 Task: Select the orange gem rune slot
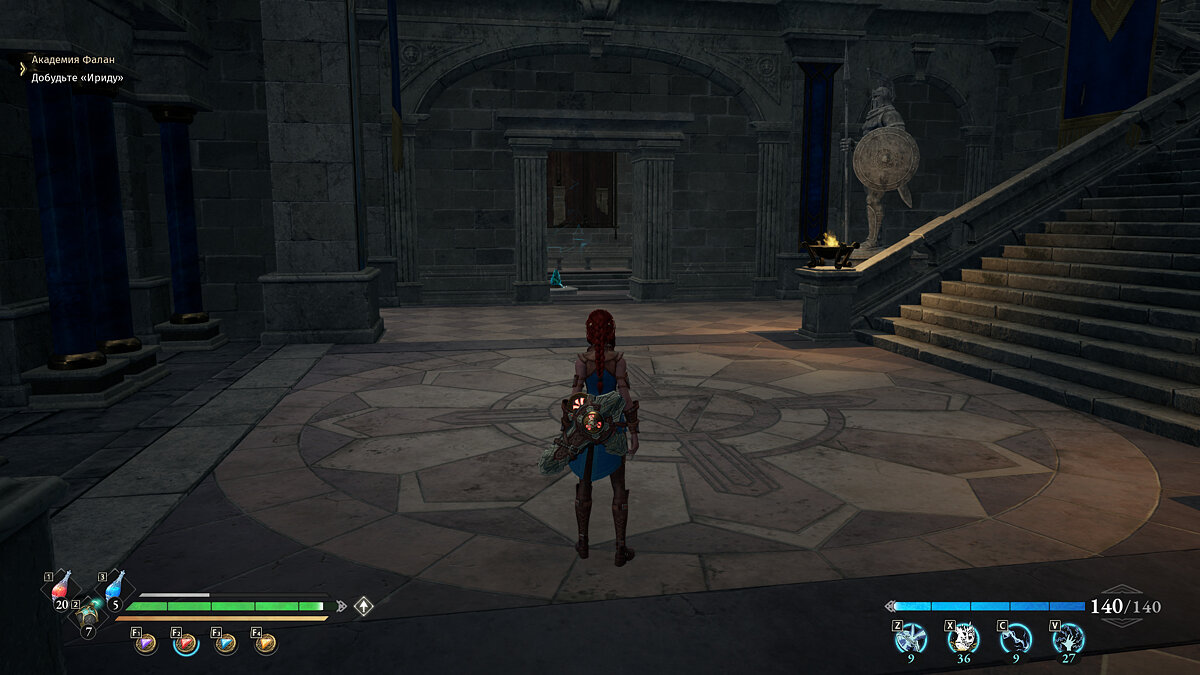266,644
